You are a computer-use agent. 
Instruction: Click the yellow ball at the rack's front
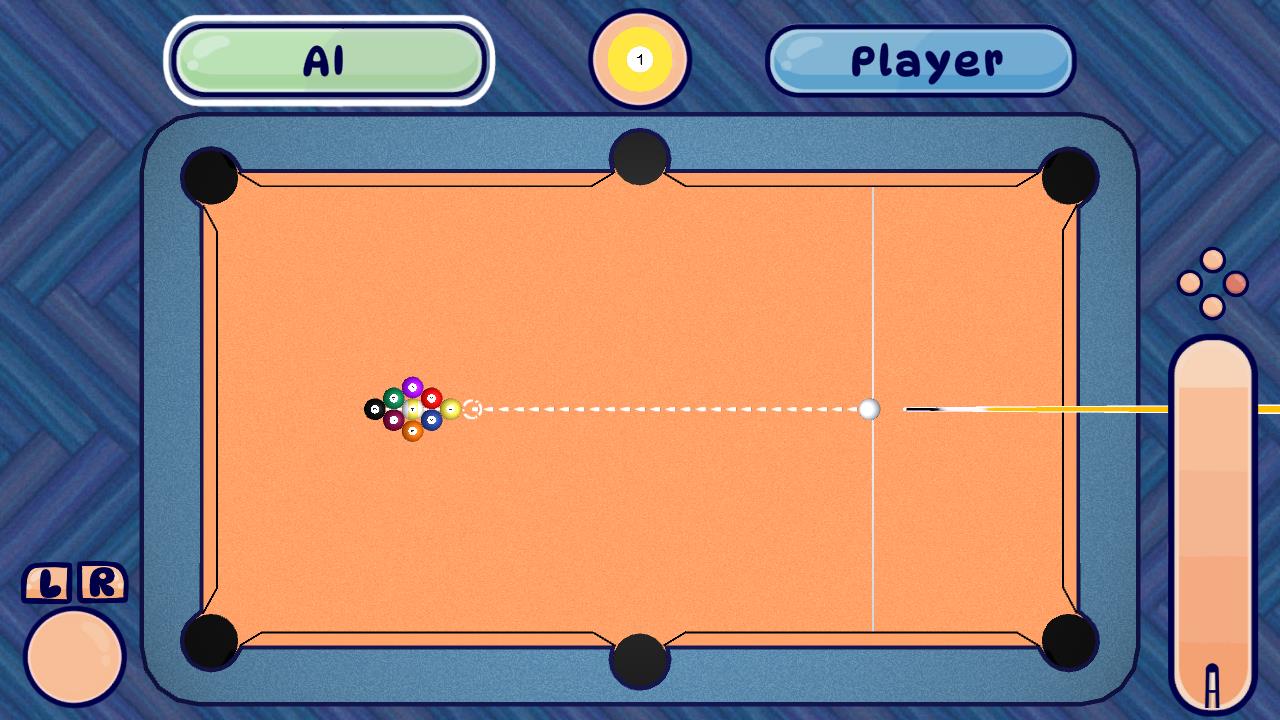tap(452, 409)
